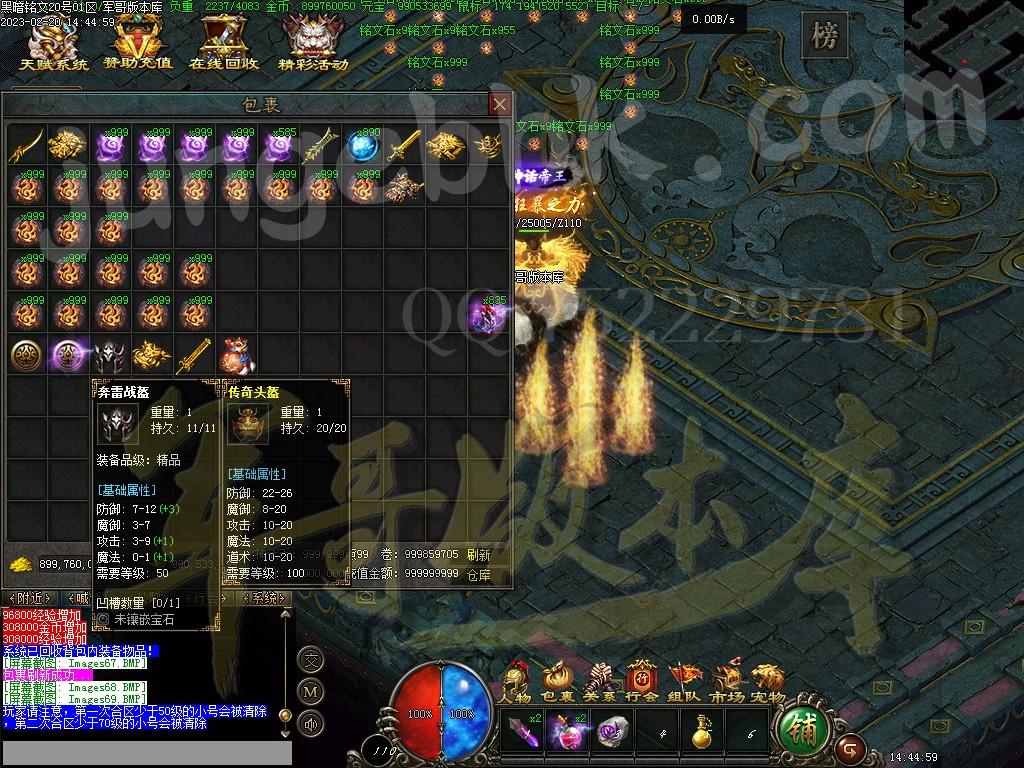This screenshot has height=768, width=1024.
Task: Open the 组队 team panel
Action: point(685,684)
